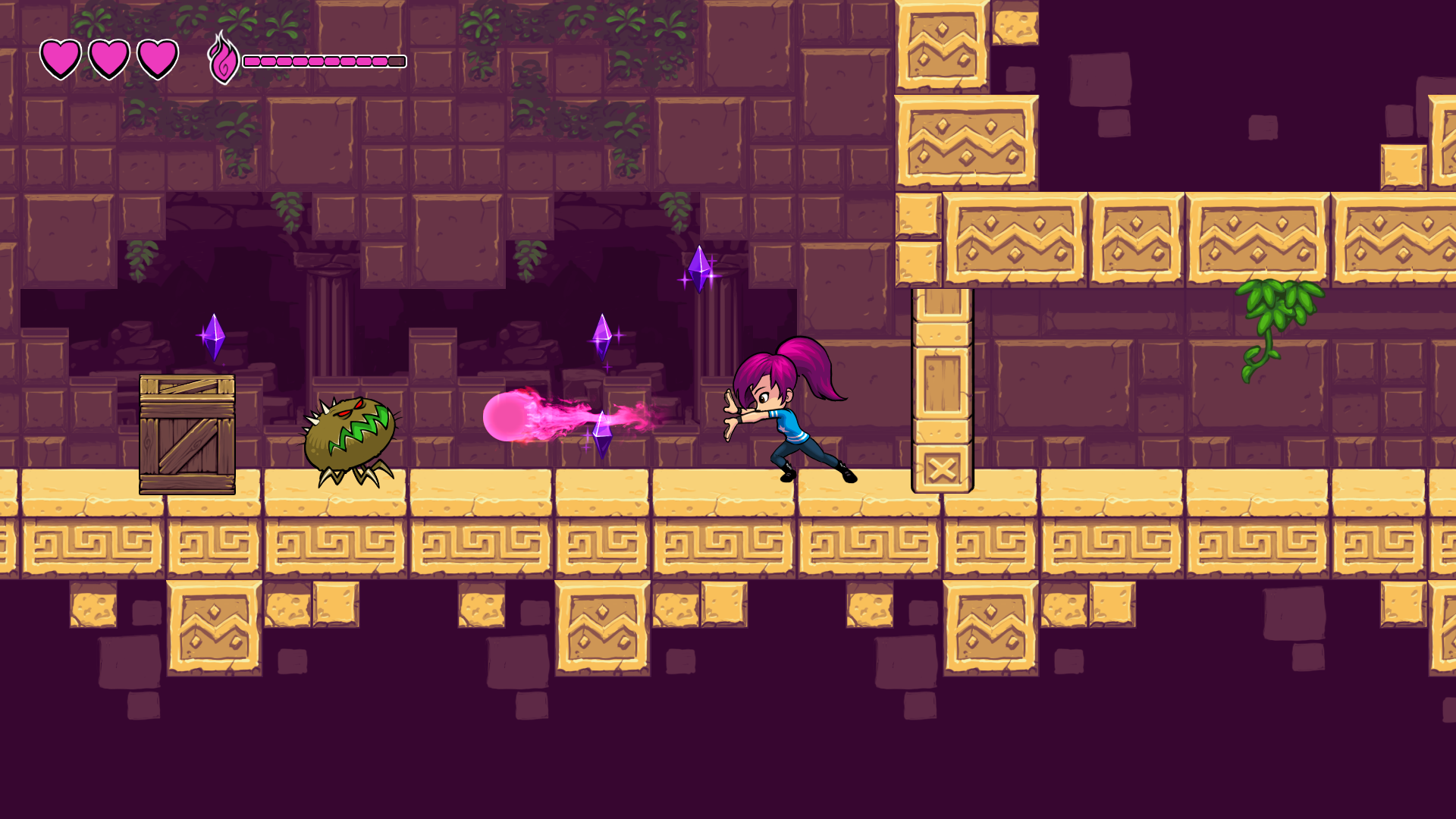Click the pink flame magic icon

pyautogui.click(x=223, y=58)
